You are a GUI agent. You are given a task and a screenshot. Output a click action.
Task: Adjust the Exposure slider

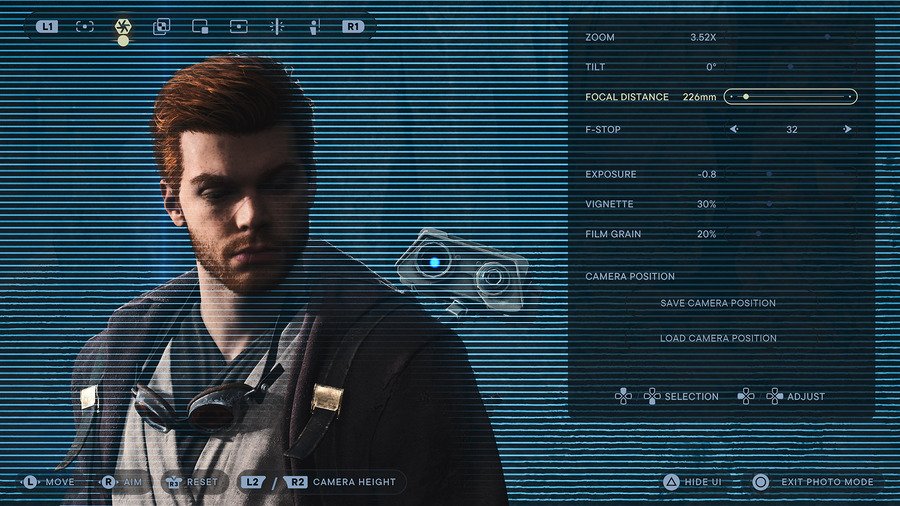[x=790, y=174]
